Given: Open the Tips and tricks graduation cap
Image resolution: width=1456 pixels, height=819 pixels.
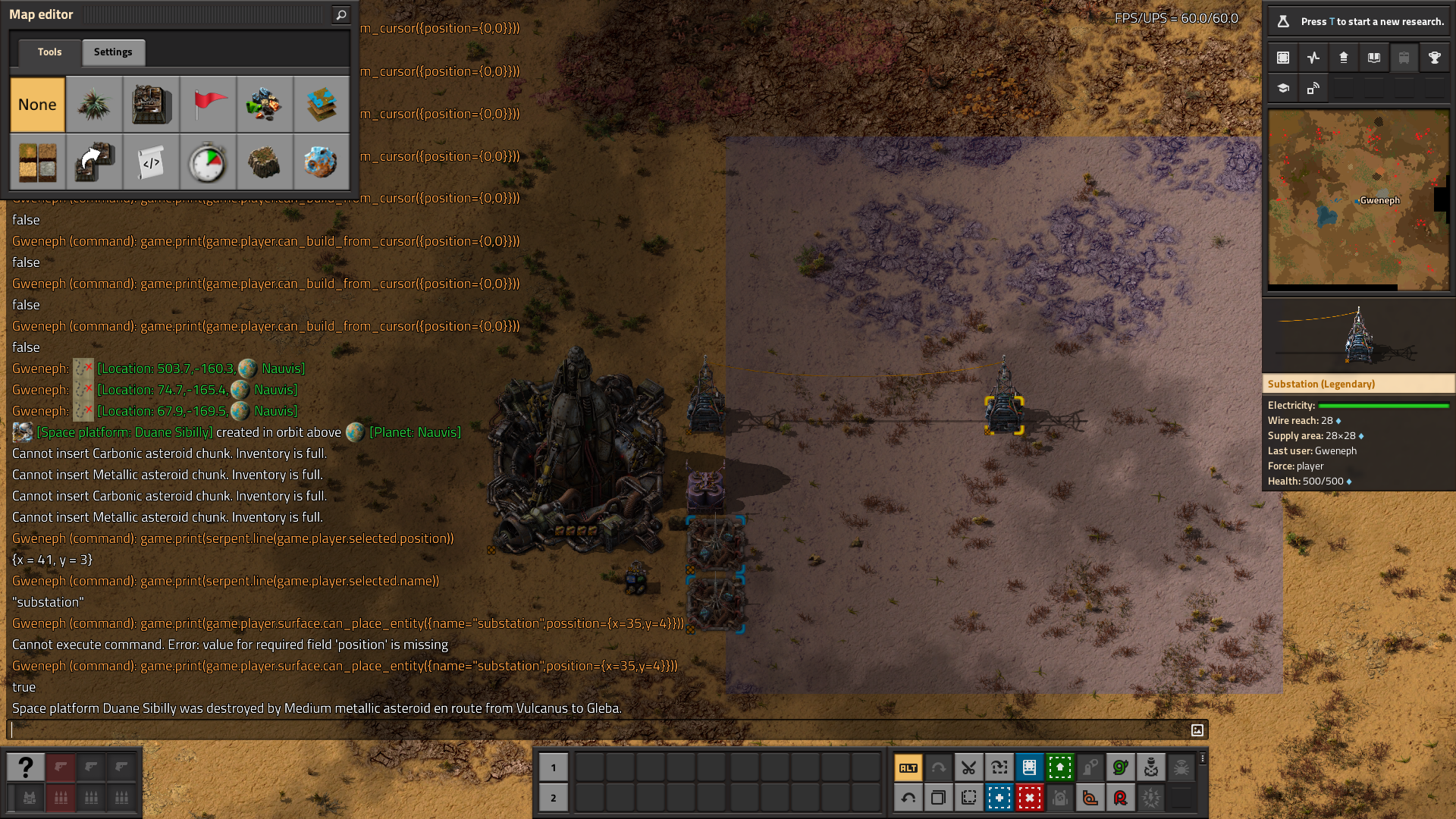Looking at the screenshot, I should click(1283, 88).
